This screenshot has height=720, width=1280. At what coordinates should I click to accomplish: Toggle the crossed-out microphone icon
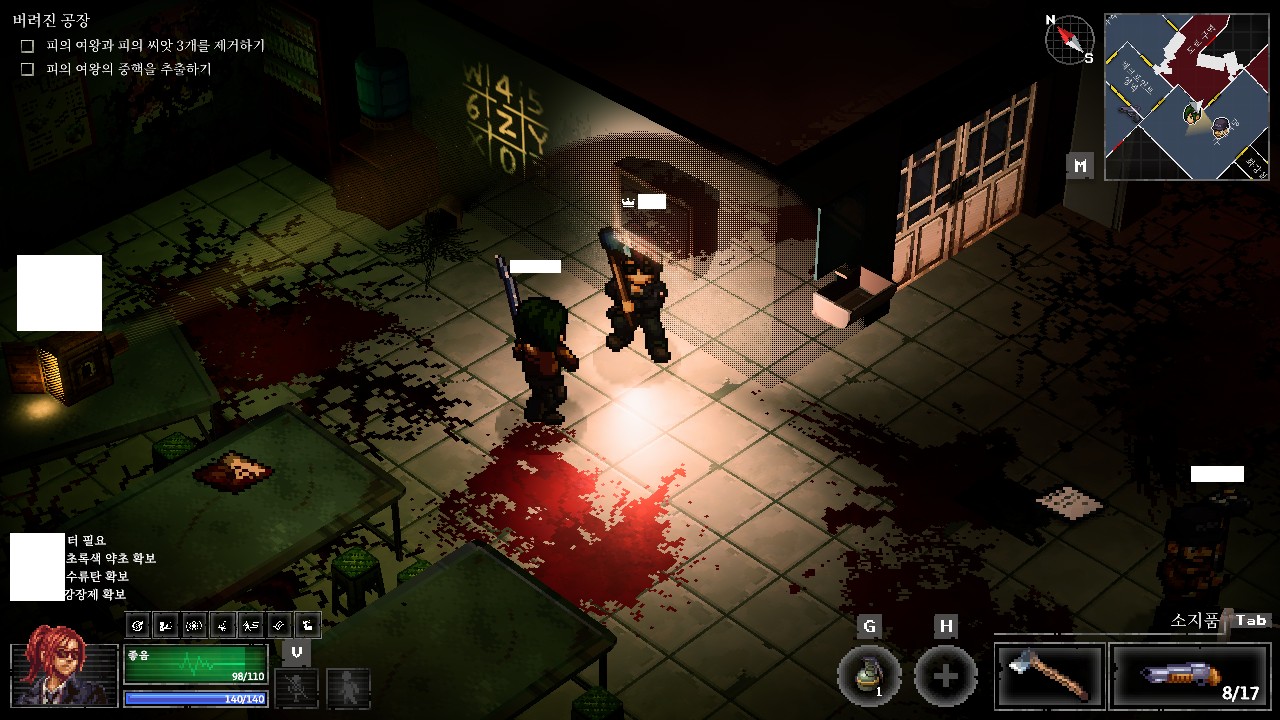297,688
